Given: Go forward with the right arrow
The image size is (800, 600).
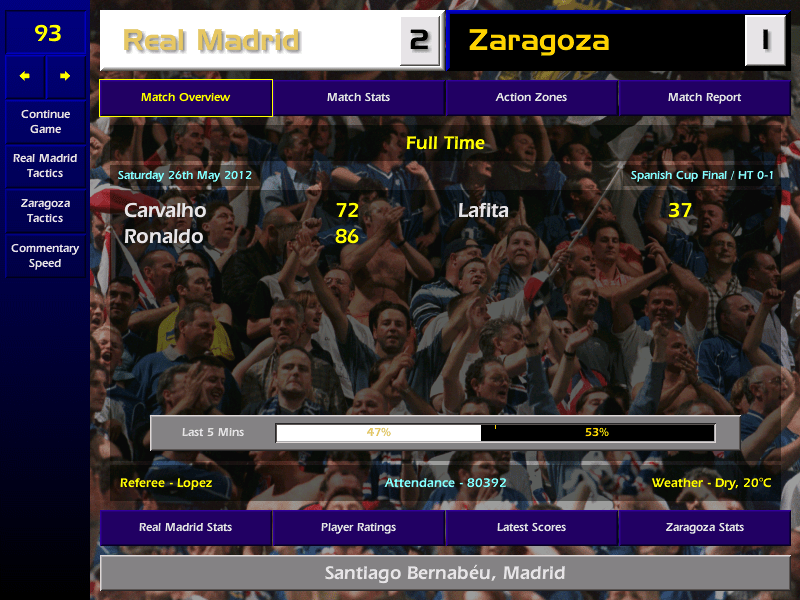Looking at the screenshot, I should point(66,76).
